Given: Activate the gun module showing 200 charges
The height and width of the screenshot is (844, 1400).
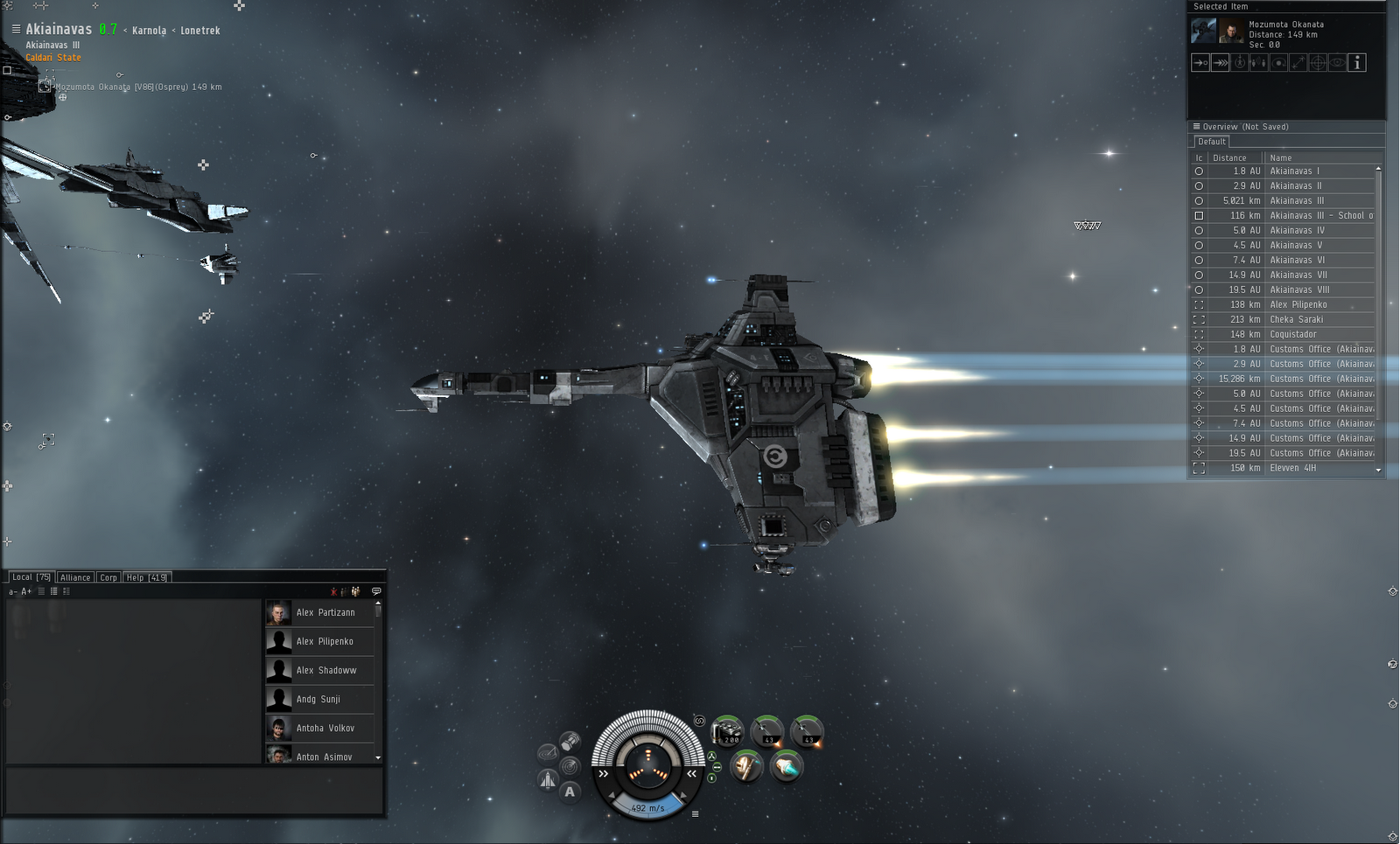Looking at the screenshot, I should pos(727,730).
